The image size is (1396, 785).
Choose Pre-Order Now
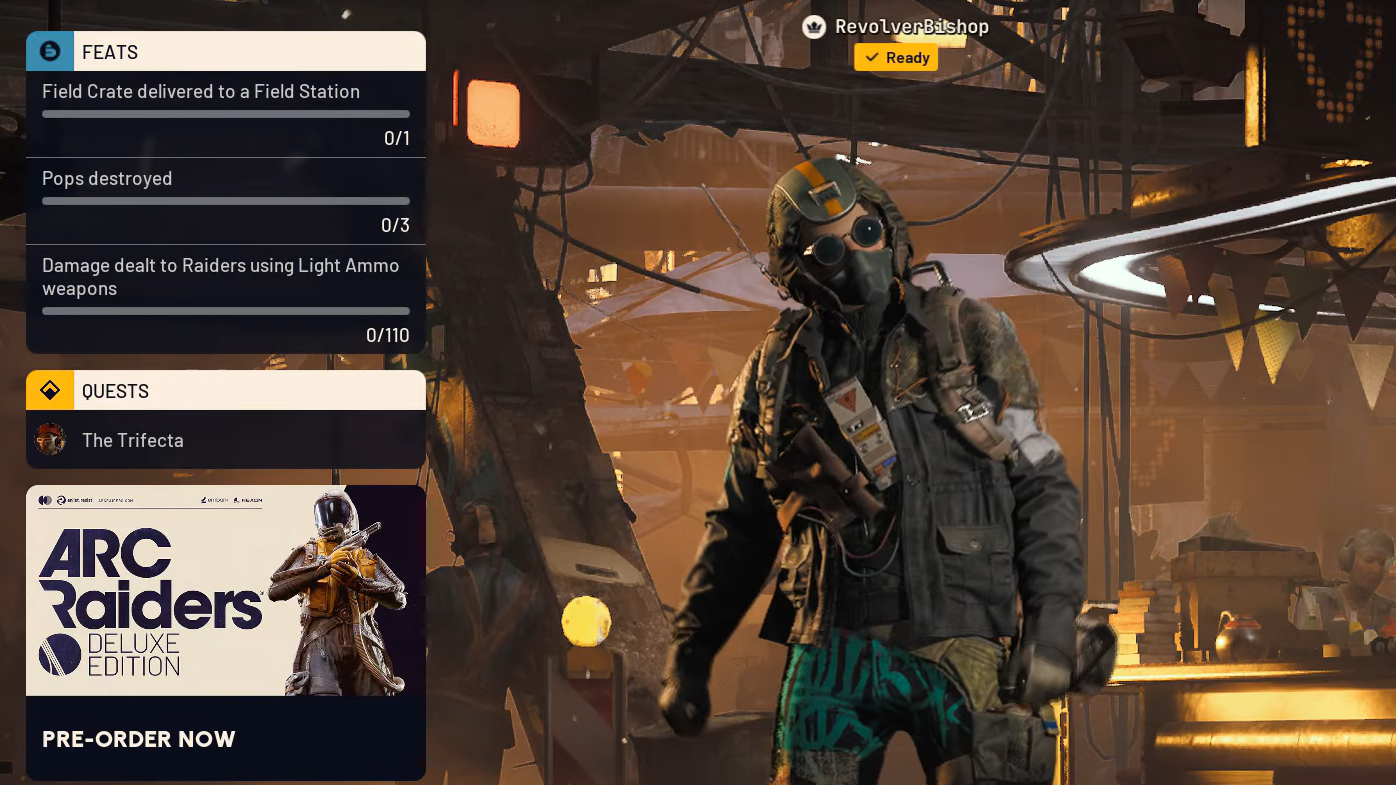(x=140, y=739)
